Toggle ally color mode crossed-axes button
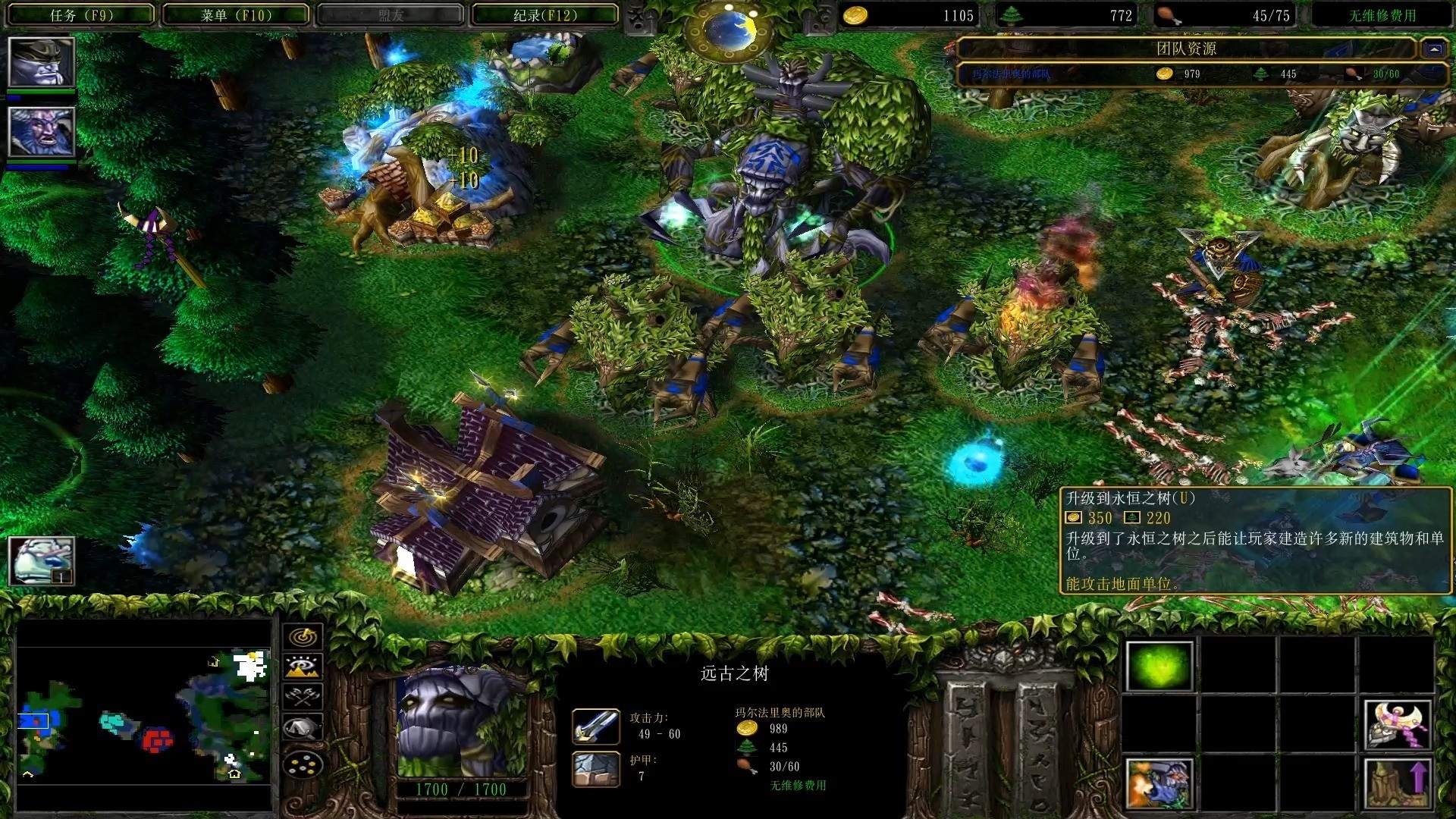This screenshot has height=819, width=1456. (303, 697)
